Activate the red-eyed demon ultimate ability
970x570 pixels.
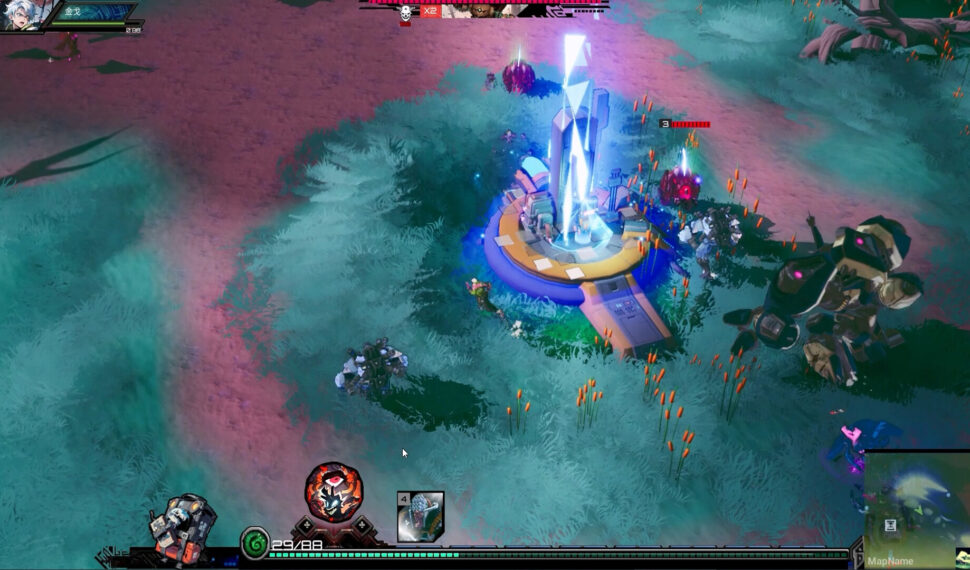(x=333, y=491)
